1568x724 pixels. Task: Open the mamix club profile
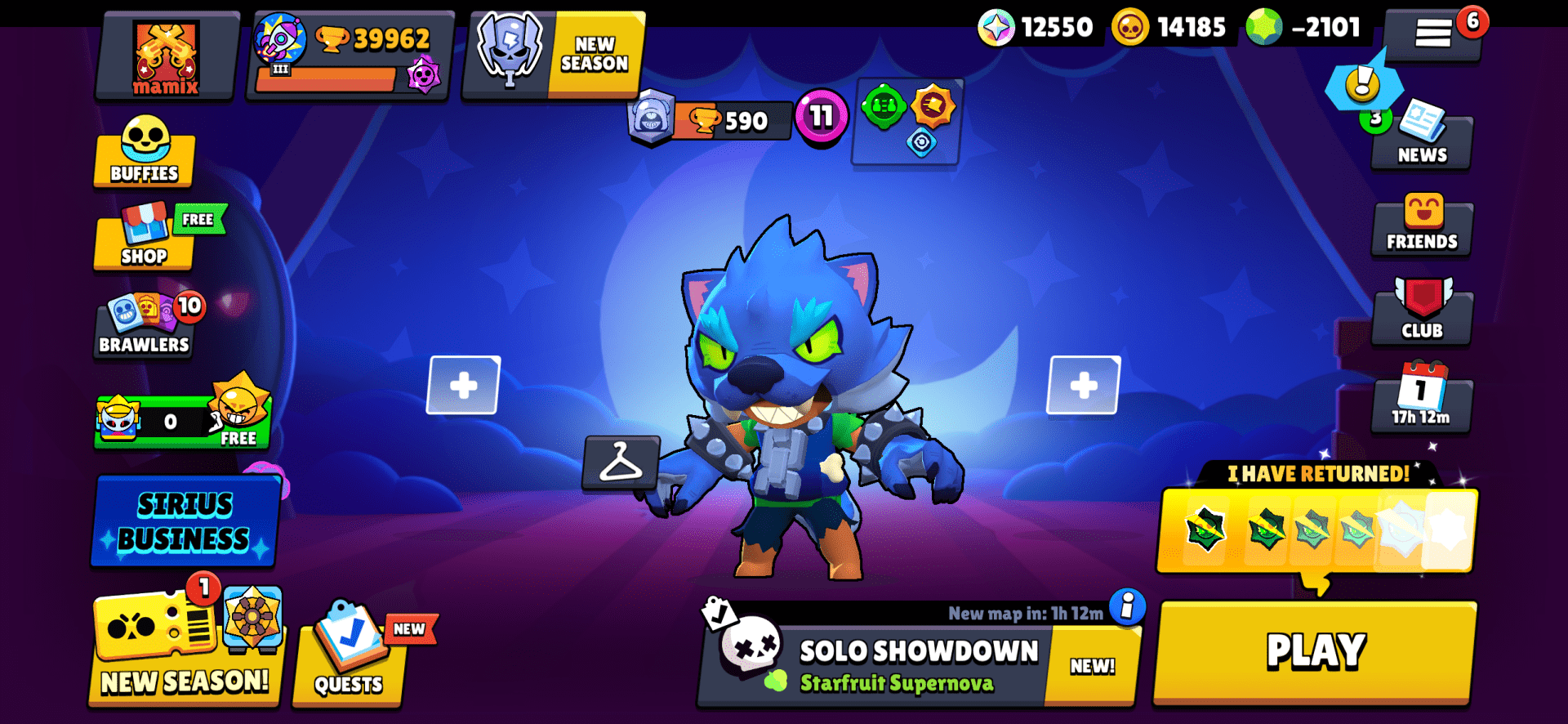(164, 56)
